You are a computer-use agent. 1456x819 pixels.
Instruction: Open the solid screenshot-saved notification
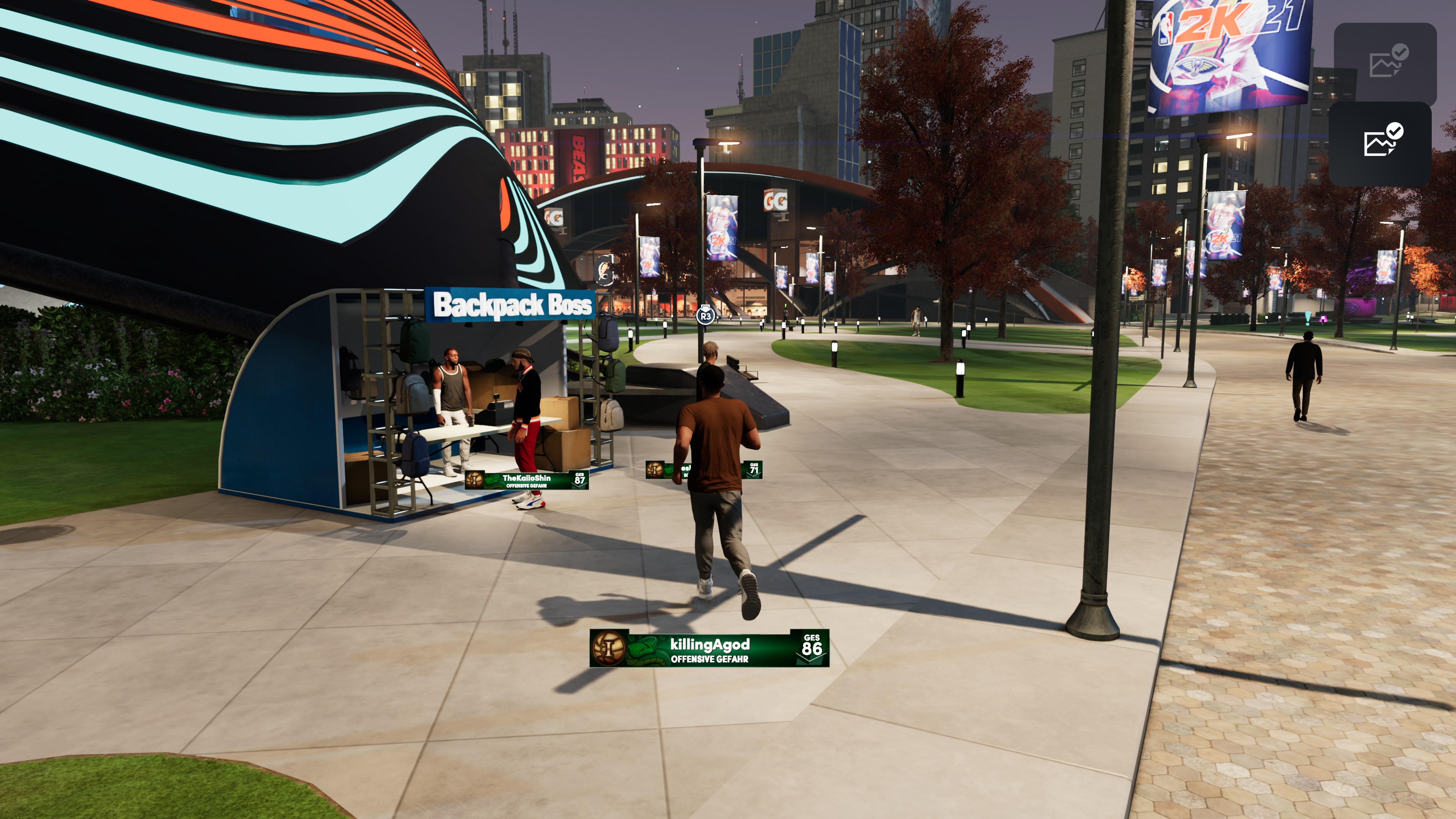pos(1380,144)
